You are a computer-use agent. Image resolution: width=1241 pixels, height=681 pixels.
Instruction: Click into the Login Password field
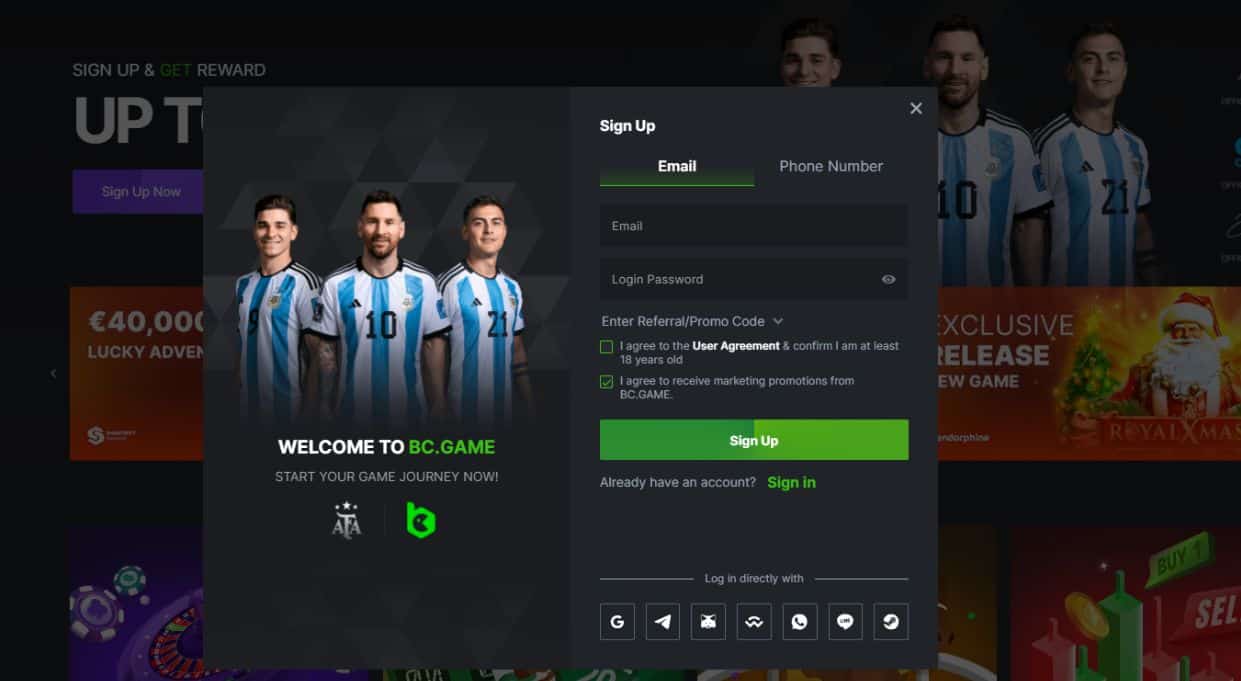pos(735,279)
